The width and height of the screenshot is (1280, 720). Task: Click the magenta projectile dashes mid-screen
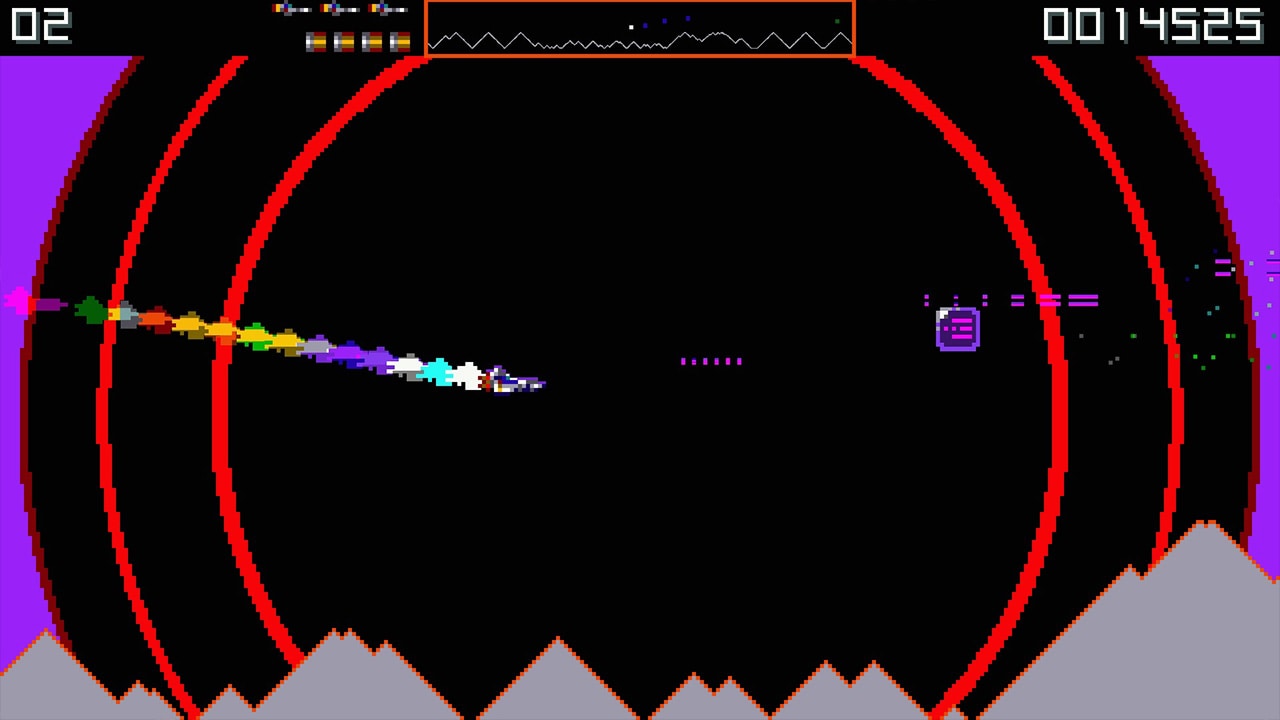click(711, 361)
